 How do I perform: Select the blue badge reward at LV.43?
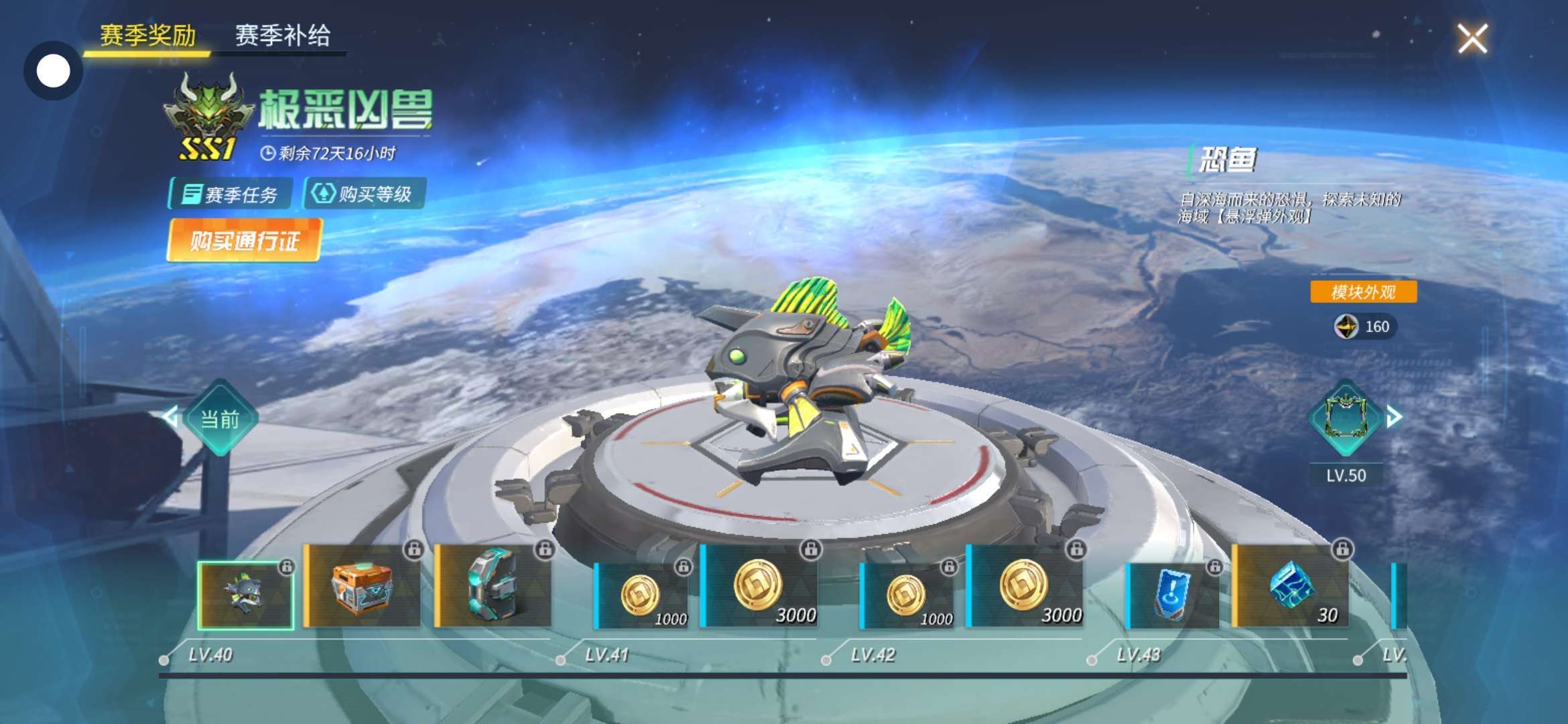(x=1173, y=596)
